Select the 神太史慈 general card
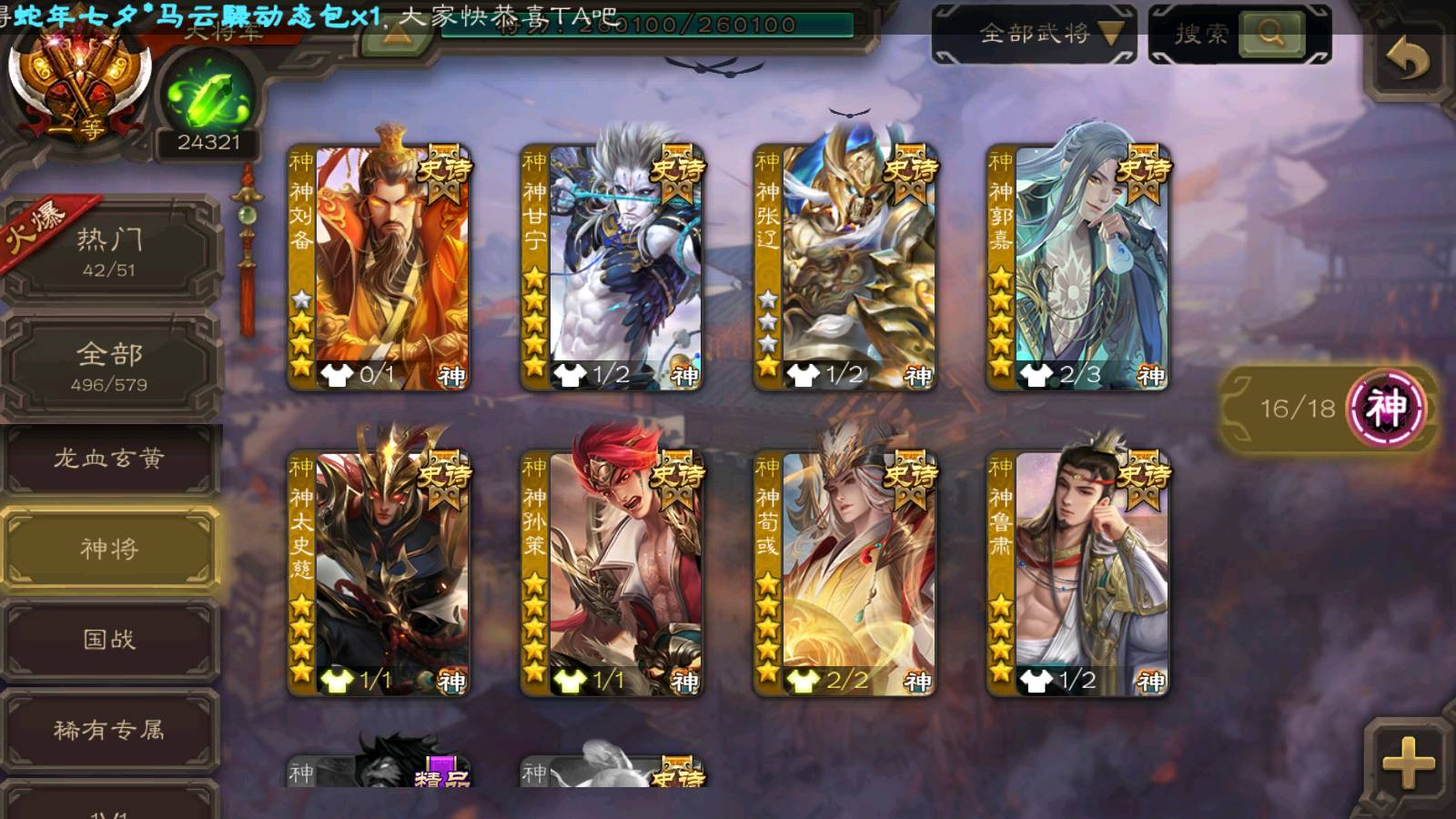Viewport: 1456px width, 819px height. click(379, 574)
